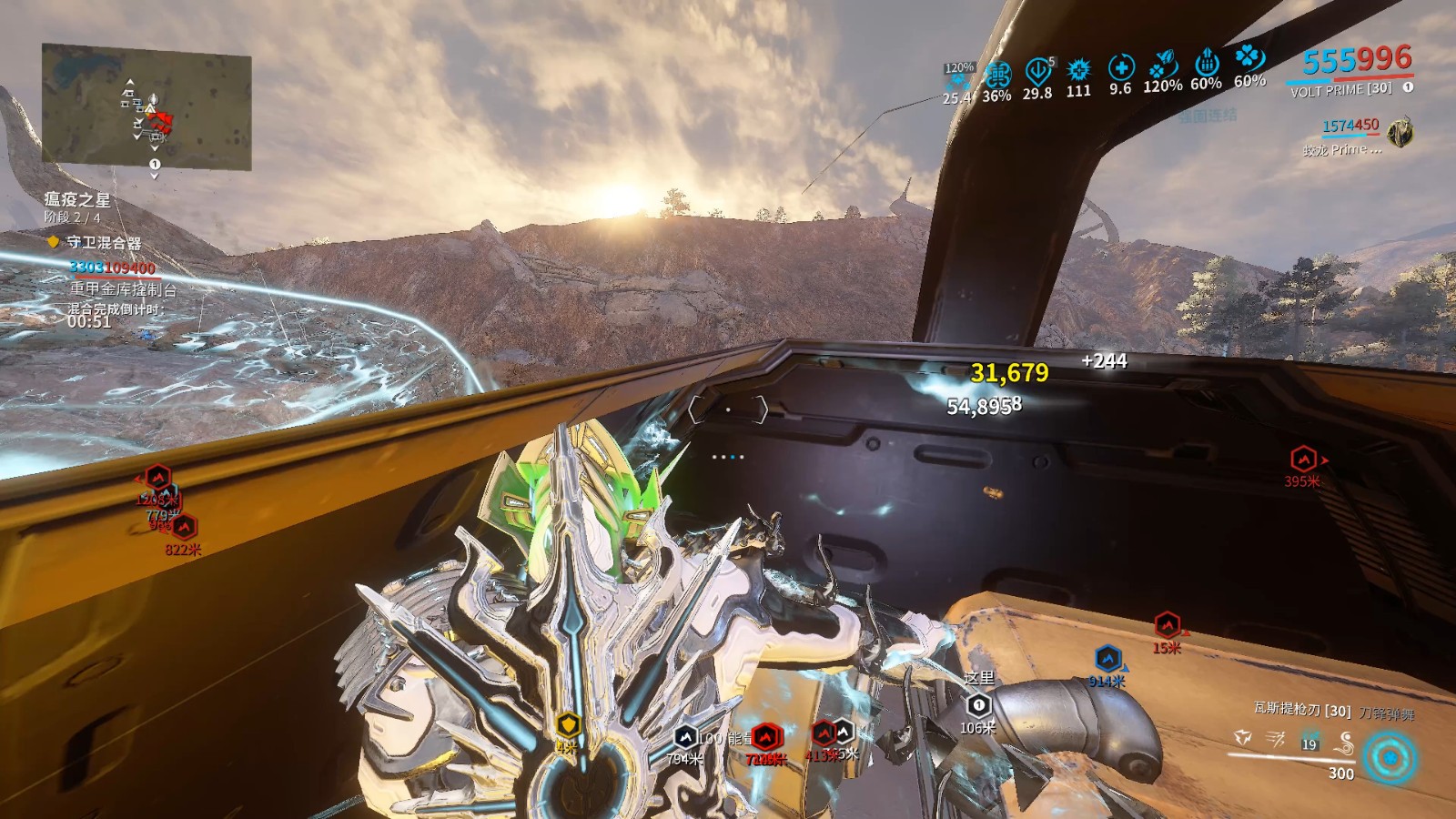Click the red enemy marker at 395米
This screenshot has height=819, width=1456.
coord(1303,459)
